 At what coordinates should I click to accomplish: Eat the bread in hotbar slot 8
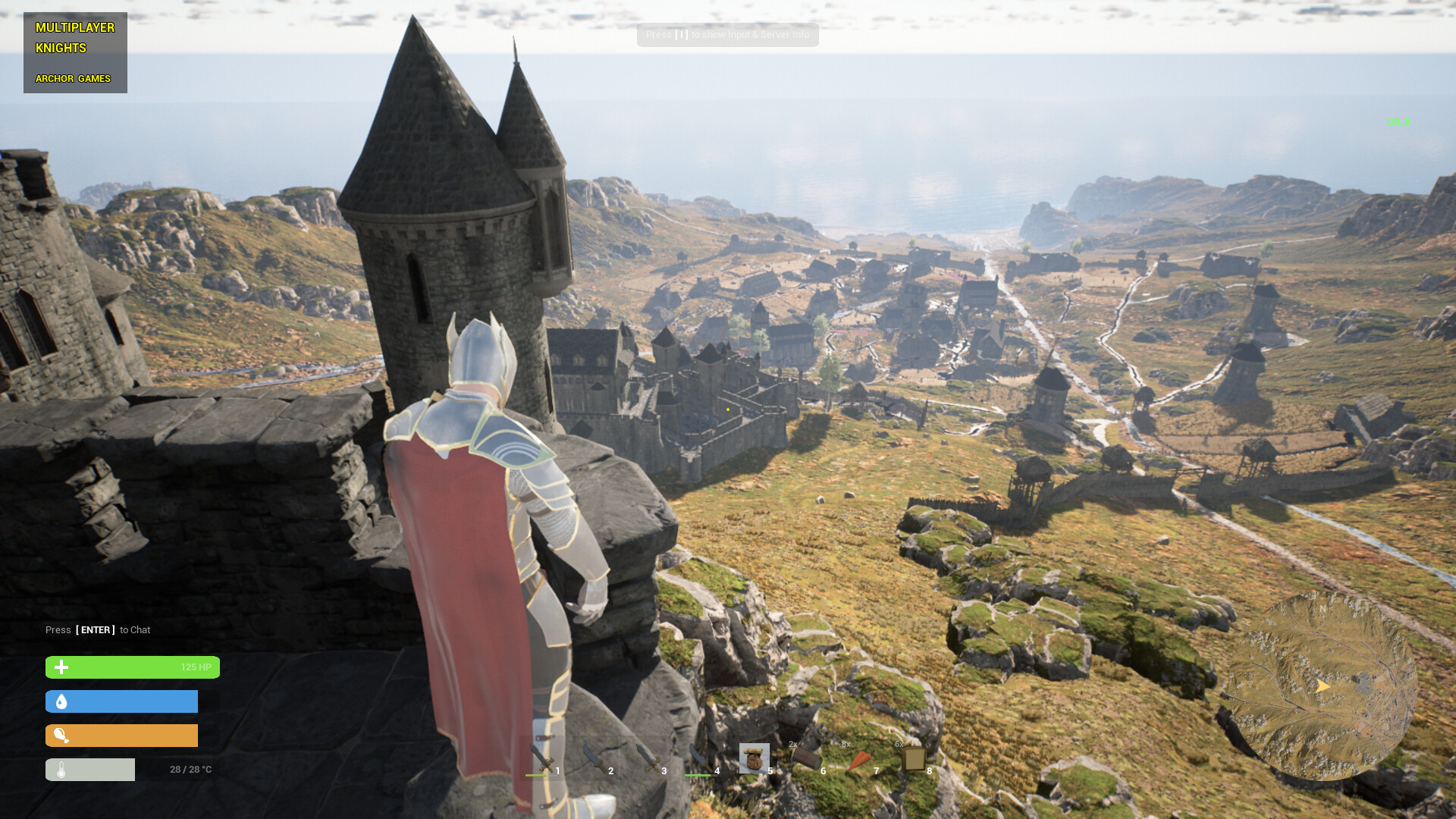tap(914, 758)
